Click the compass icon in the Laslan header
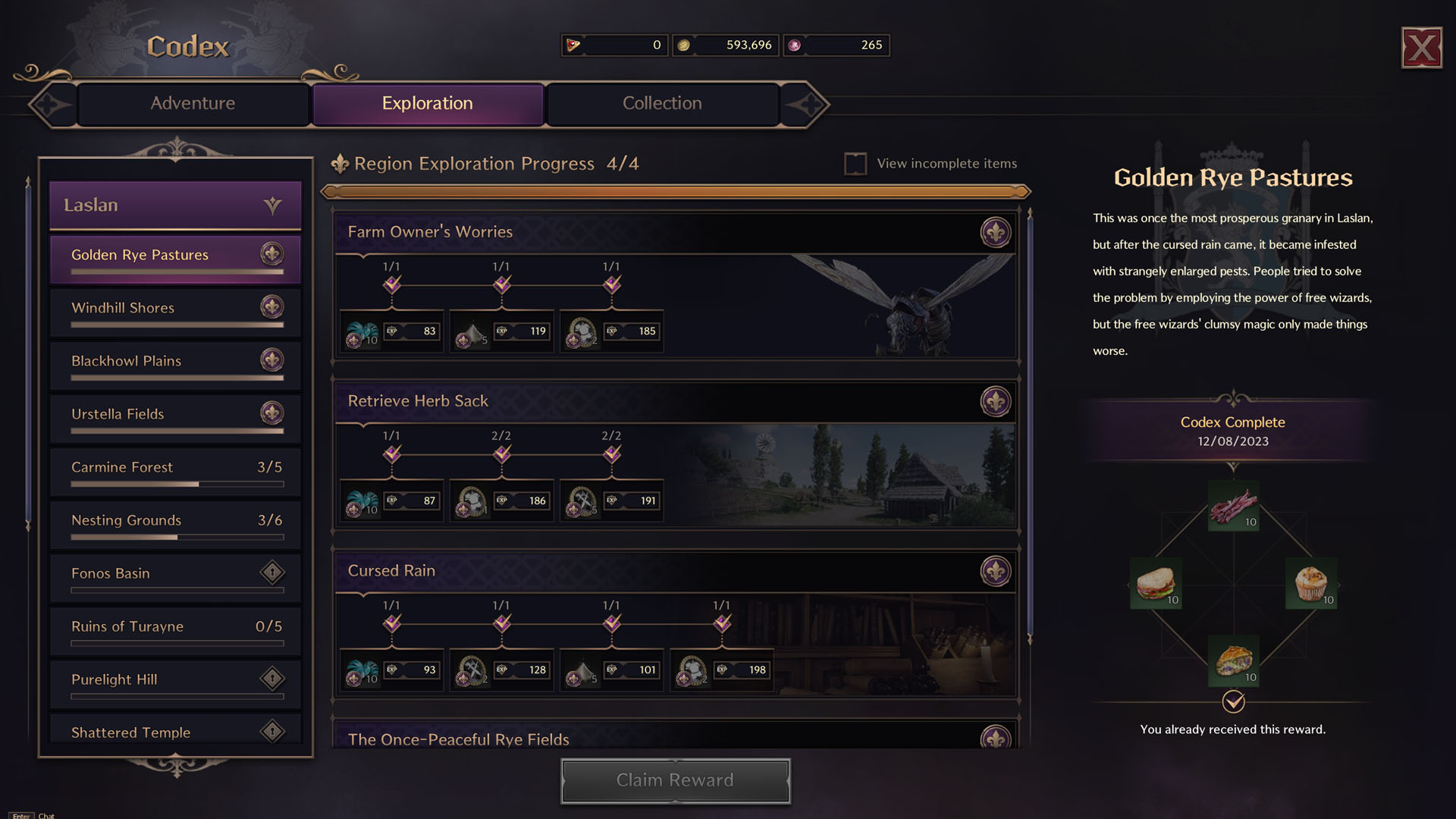This screenshot has width=1456, height=819. click(x=272, y=205)
